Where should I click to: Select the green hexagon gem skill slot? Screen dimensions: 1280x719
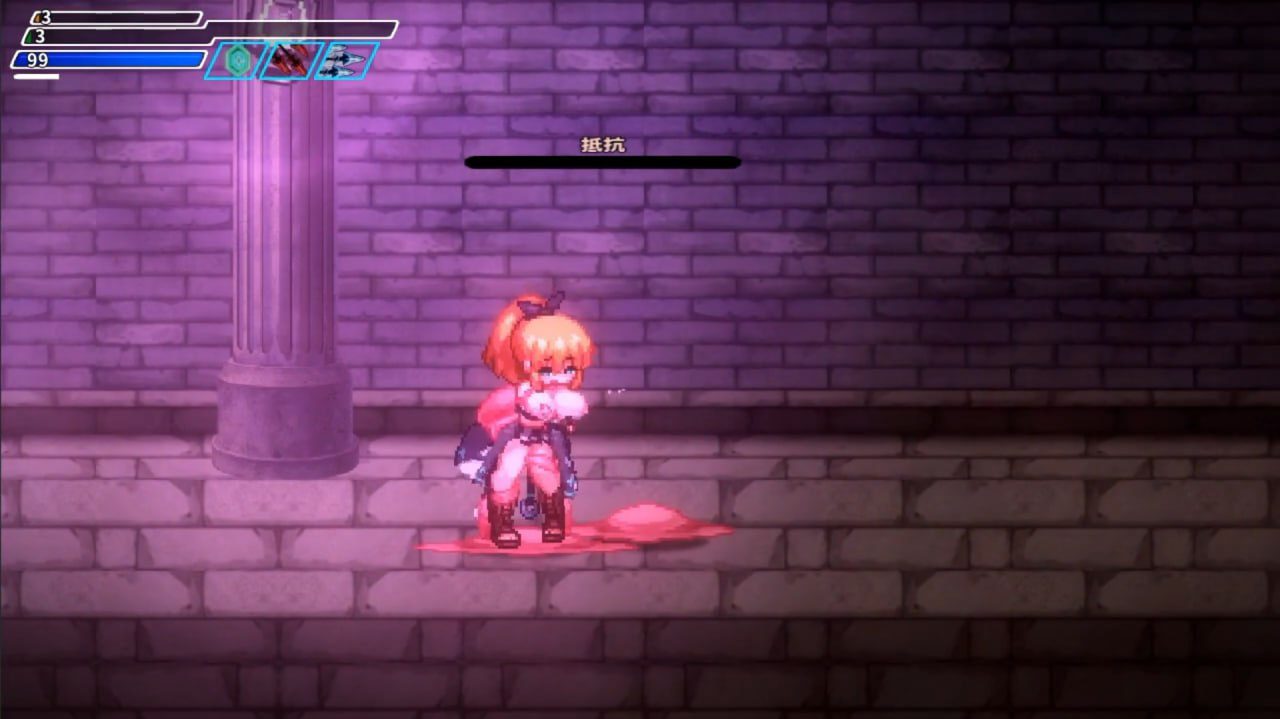pos(238,61)
